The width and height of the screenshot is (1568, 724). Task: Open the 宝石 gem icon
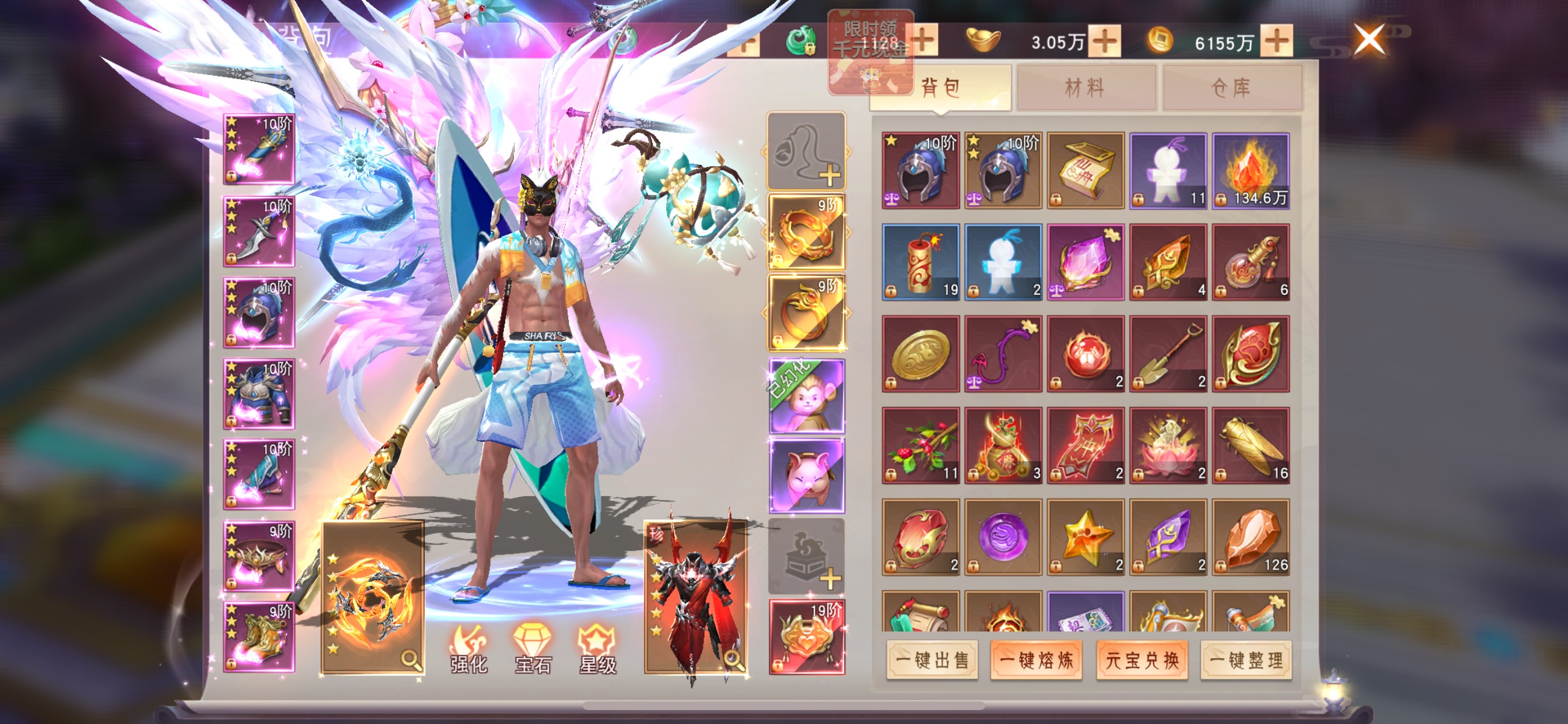point(533,649)
